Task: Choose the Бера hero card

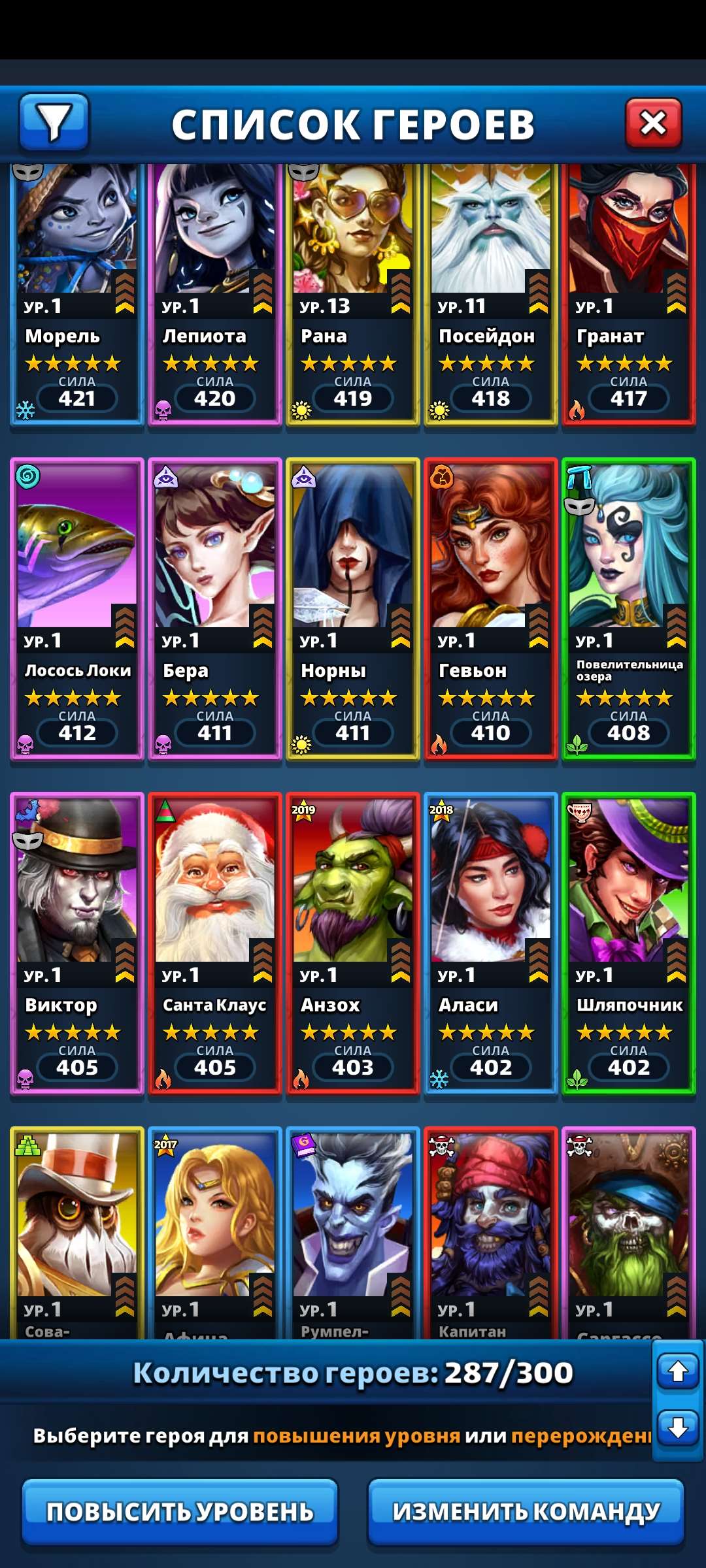Action: point(215,609)
